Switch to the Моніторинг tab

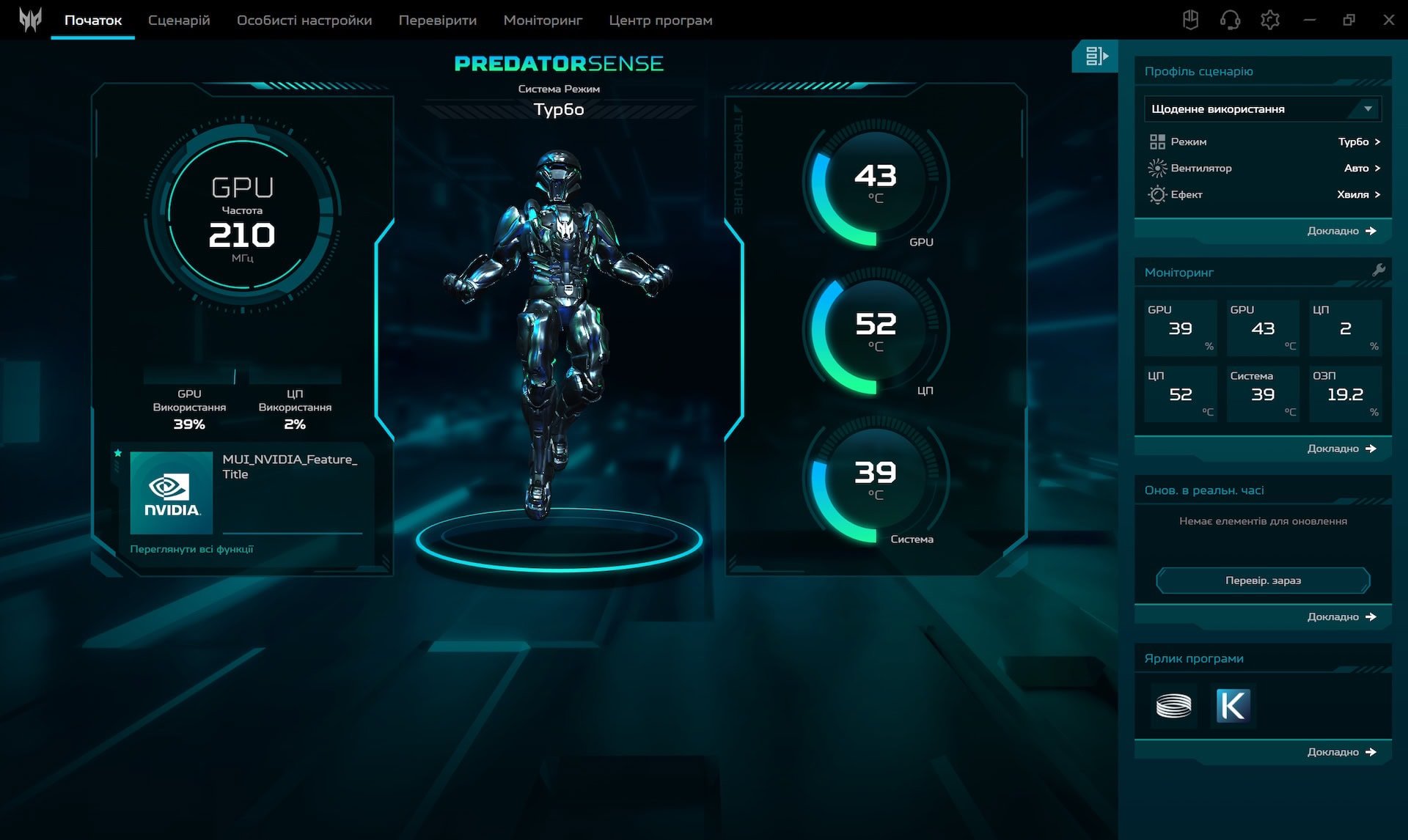pyautogui.click(x=543, y=21)
